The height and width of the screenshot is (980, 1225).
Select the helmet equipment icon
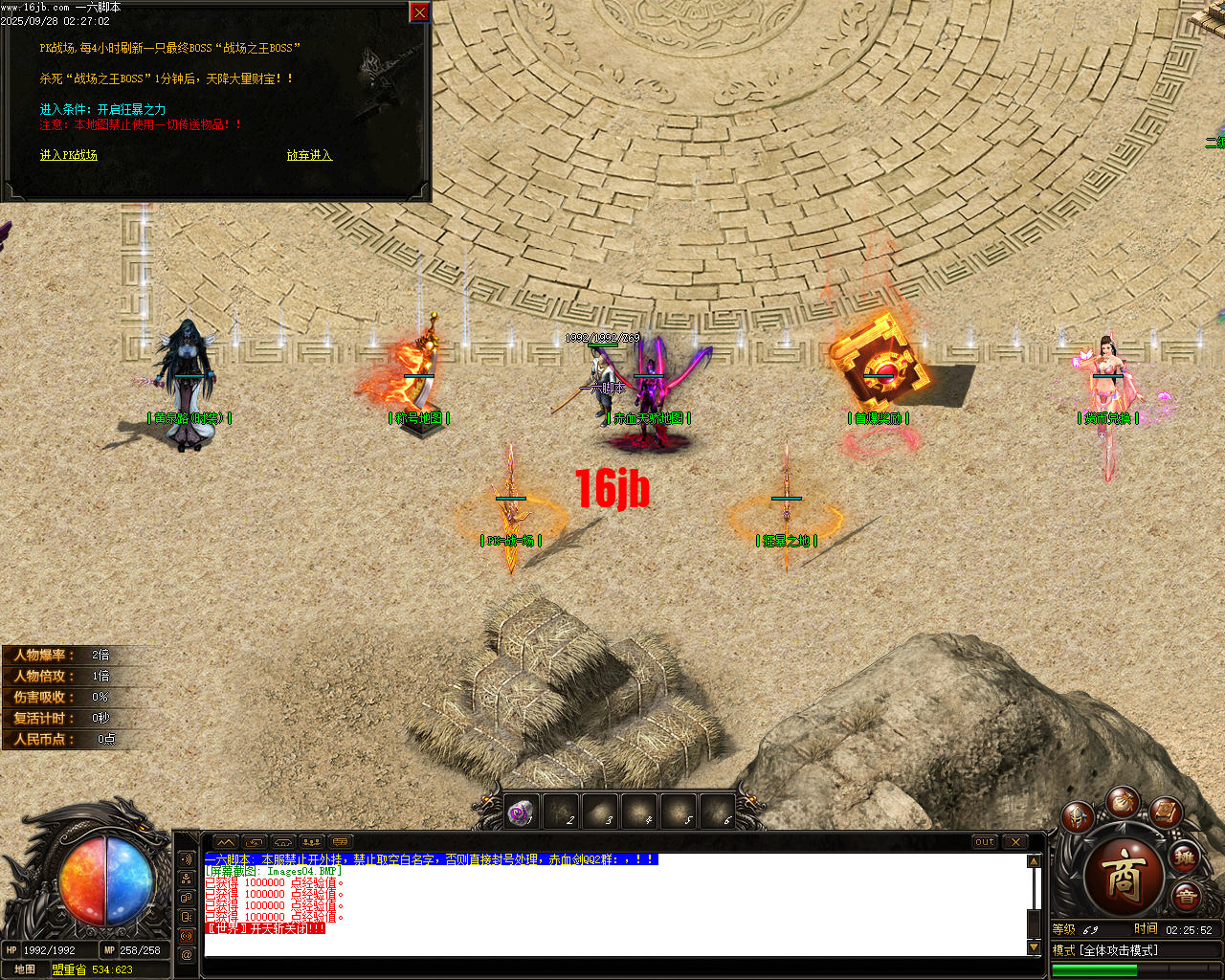tap(1077, 818)
